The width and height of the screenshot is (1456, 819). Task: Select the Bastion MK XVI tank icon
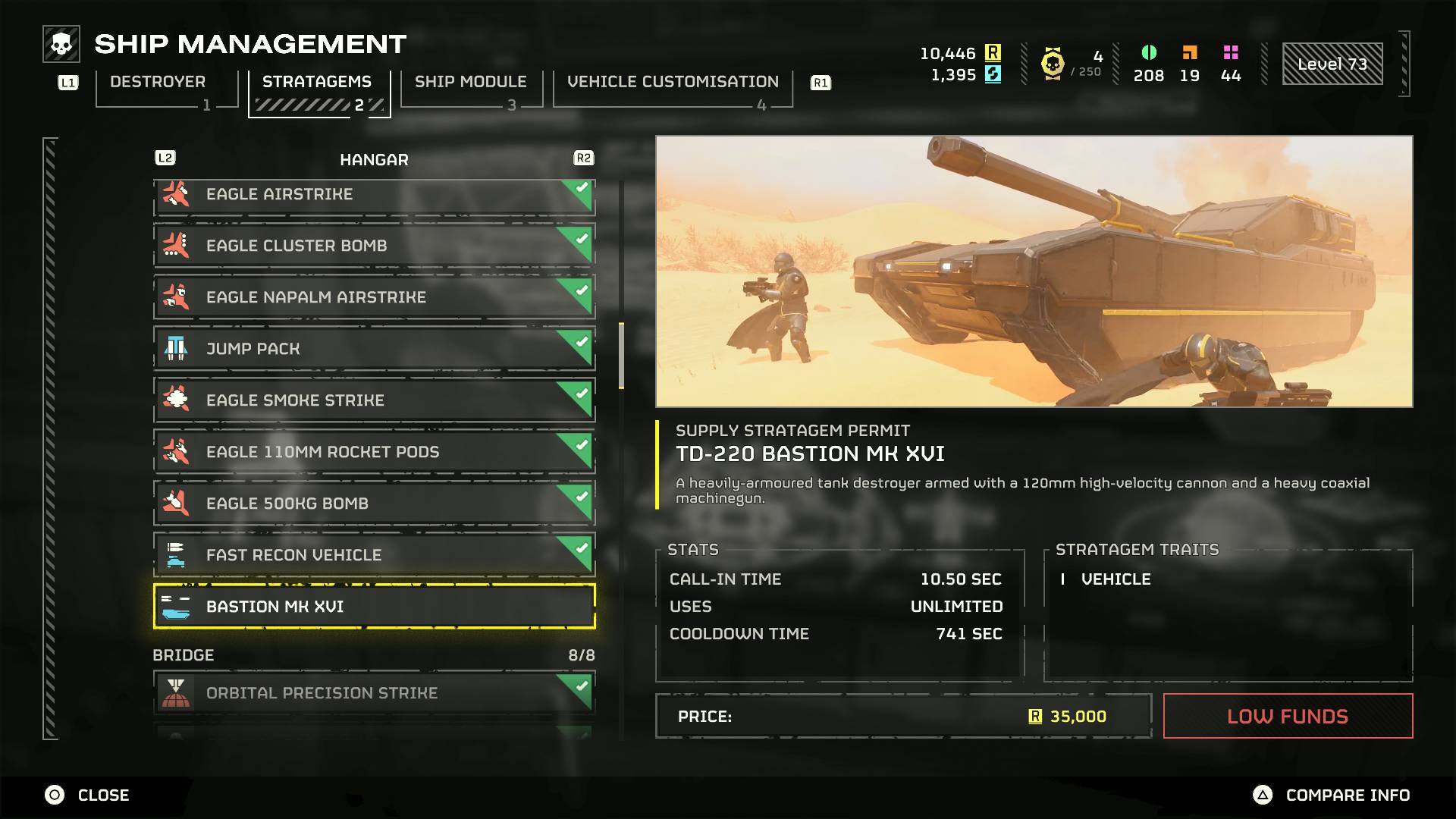(x=177, y=607)
